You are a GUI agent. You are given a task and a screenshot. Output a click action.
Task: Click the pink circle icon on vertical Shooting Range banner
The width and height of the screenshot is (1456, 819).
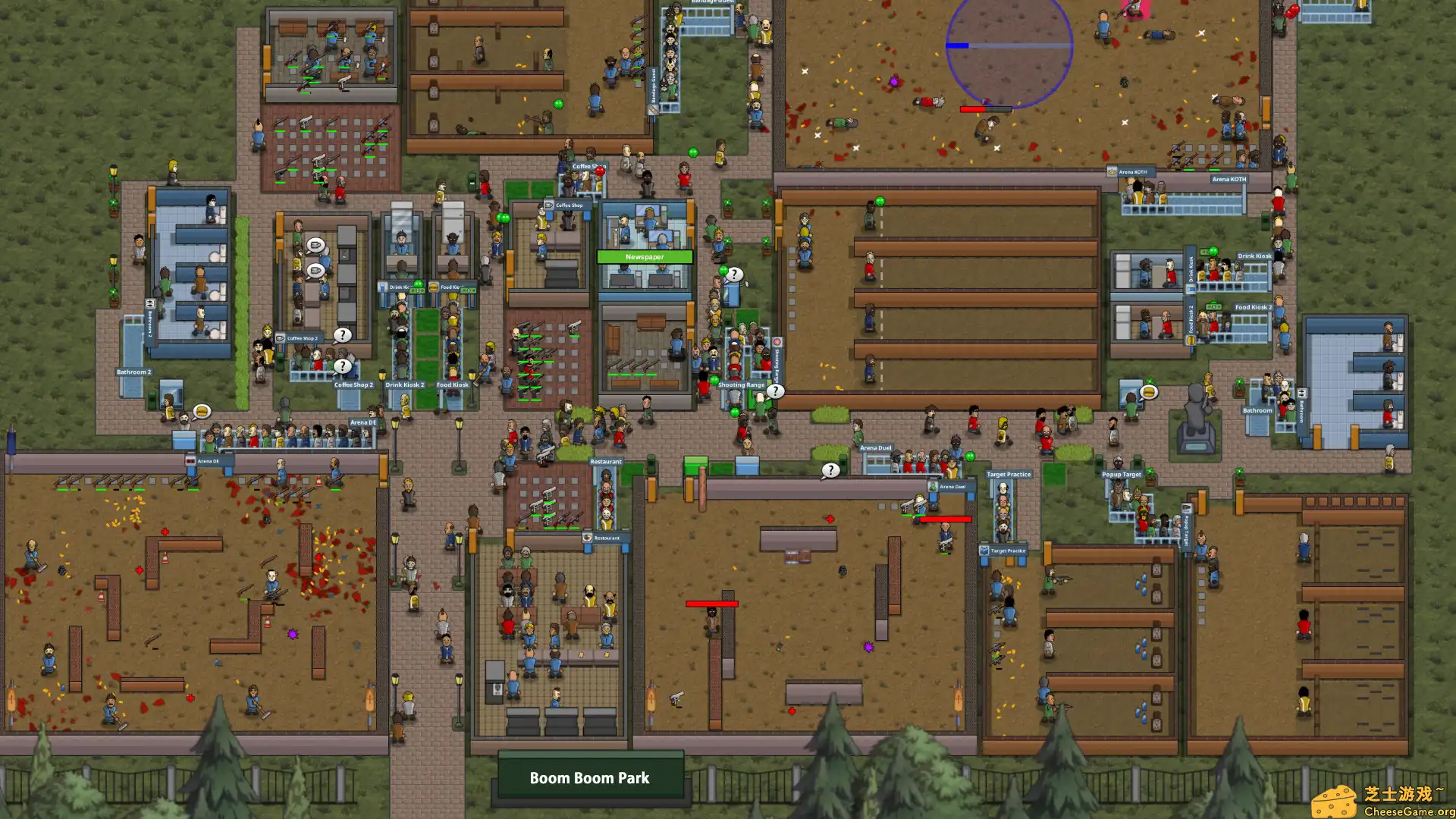point(778,340)
